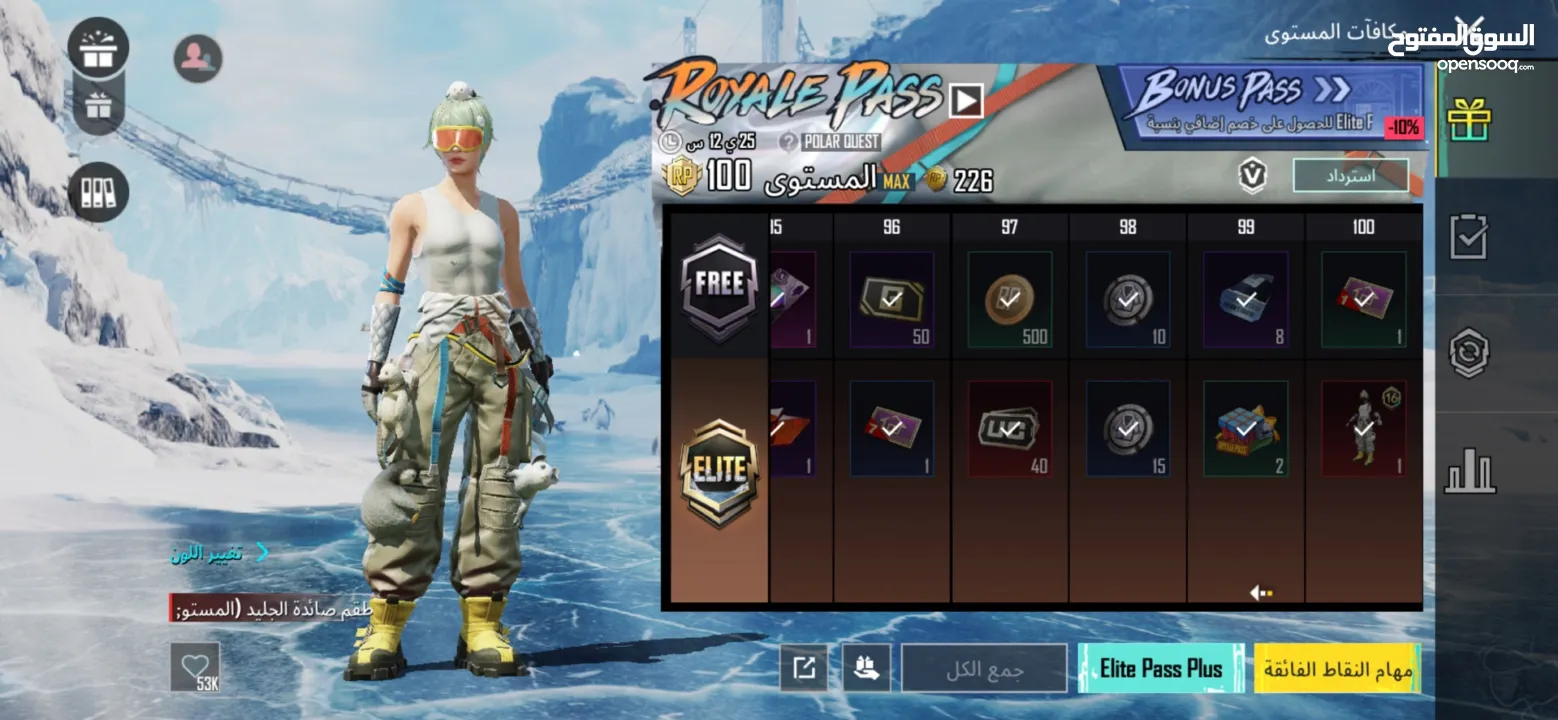The height and width of the screenshot is (720, 1558).
Task: Open the character profile icon
Action: pos(197,58)
